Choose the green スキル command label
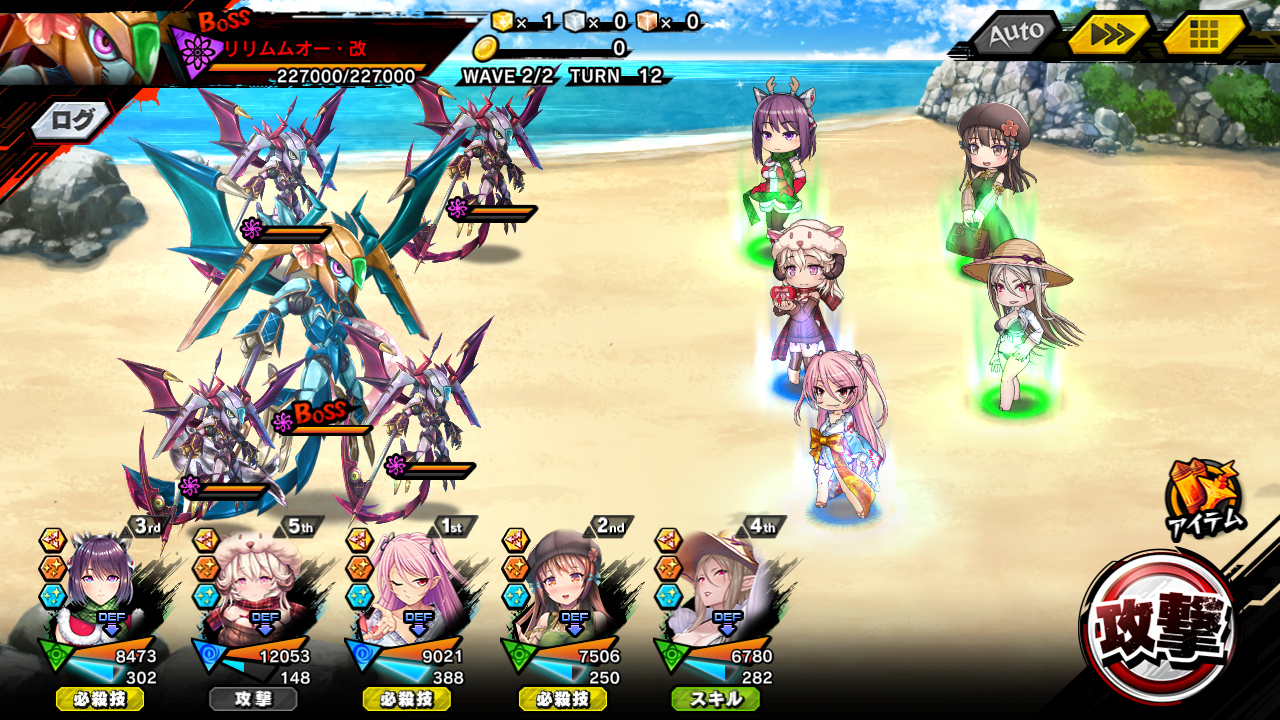 point(716,699)
